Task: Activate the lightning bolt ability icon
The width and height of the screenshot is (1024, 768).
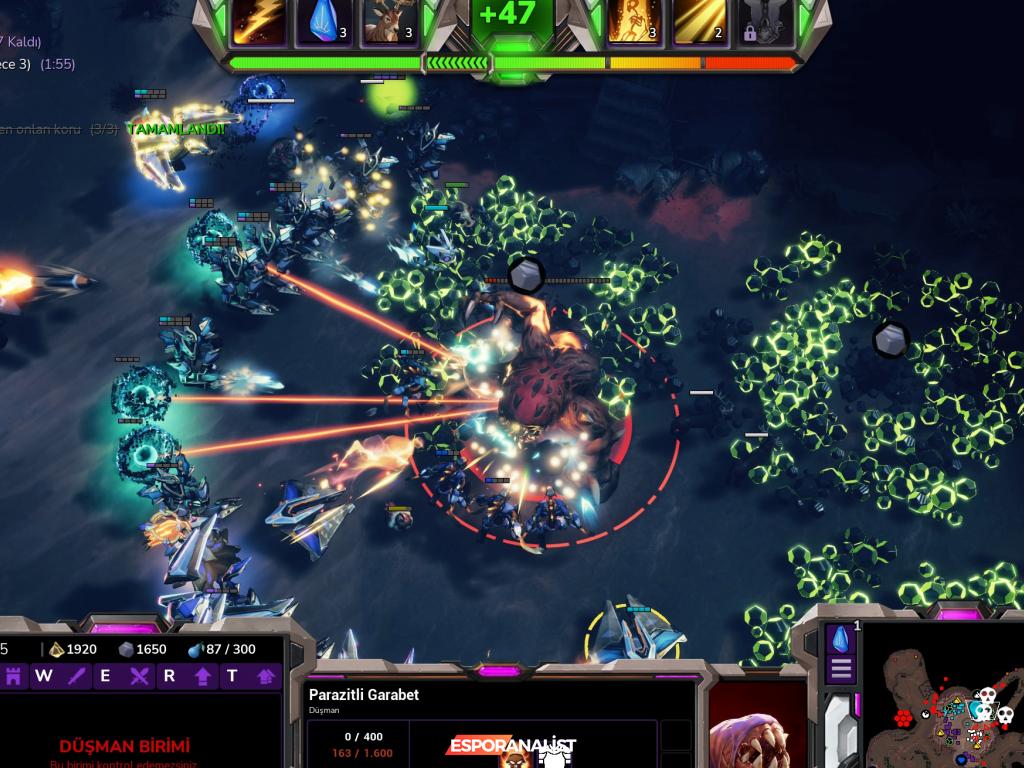Action: click(258, 22)
